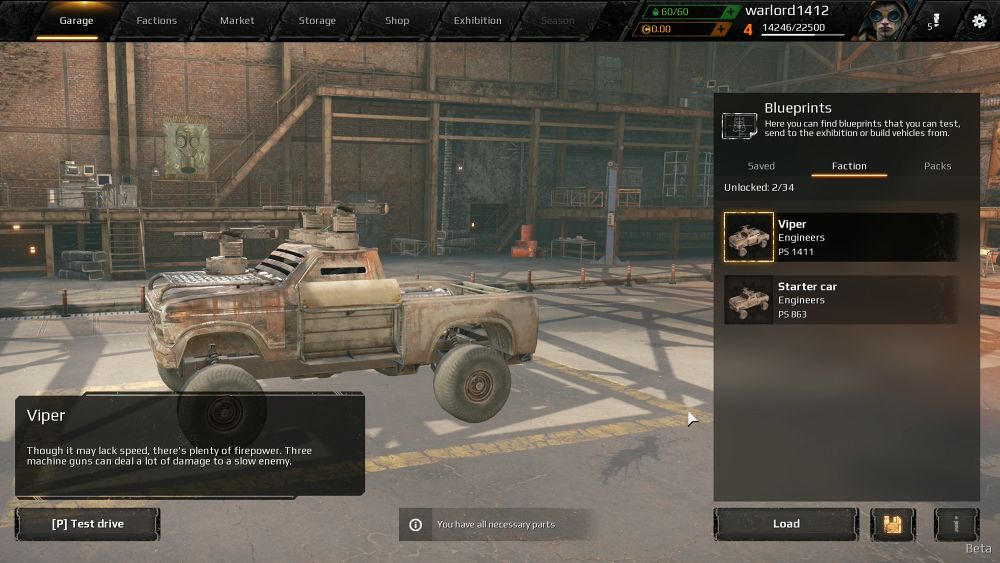Viewport: 1000px width, 563px height.
Task: Select the Faction blueprints tab
Action: click(849, 166)
